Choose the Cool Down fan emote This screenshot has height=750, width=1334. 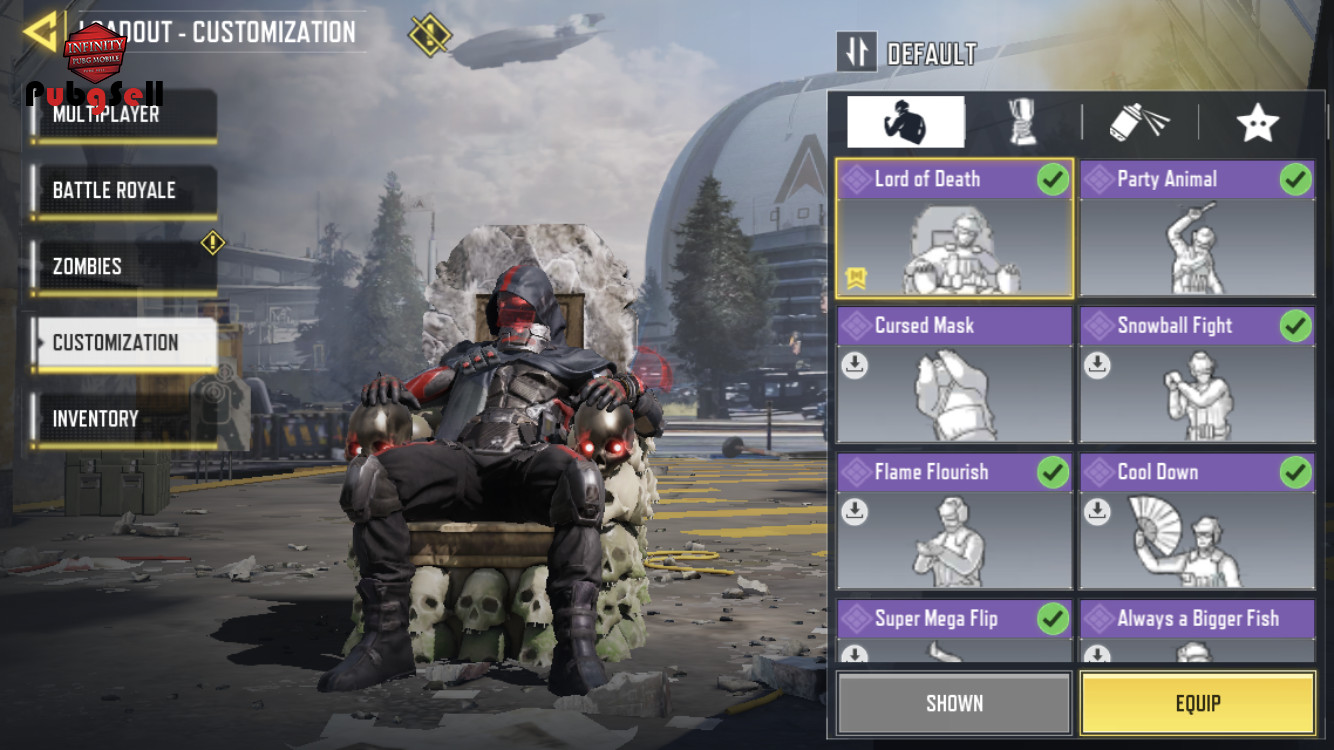tap(1197, 521)
